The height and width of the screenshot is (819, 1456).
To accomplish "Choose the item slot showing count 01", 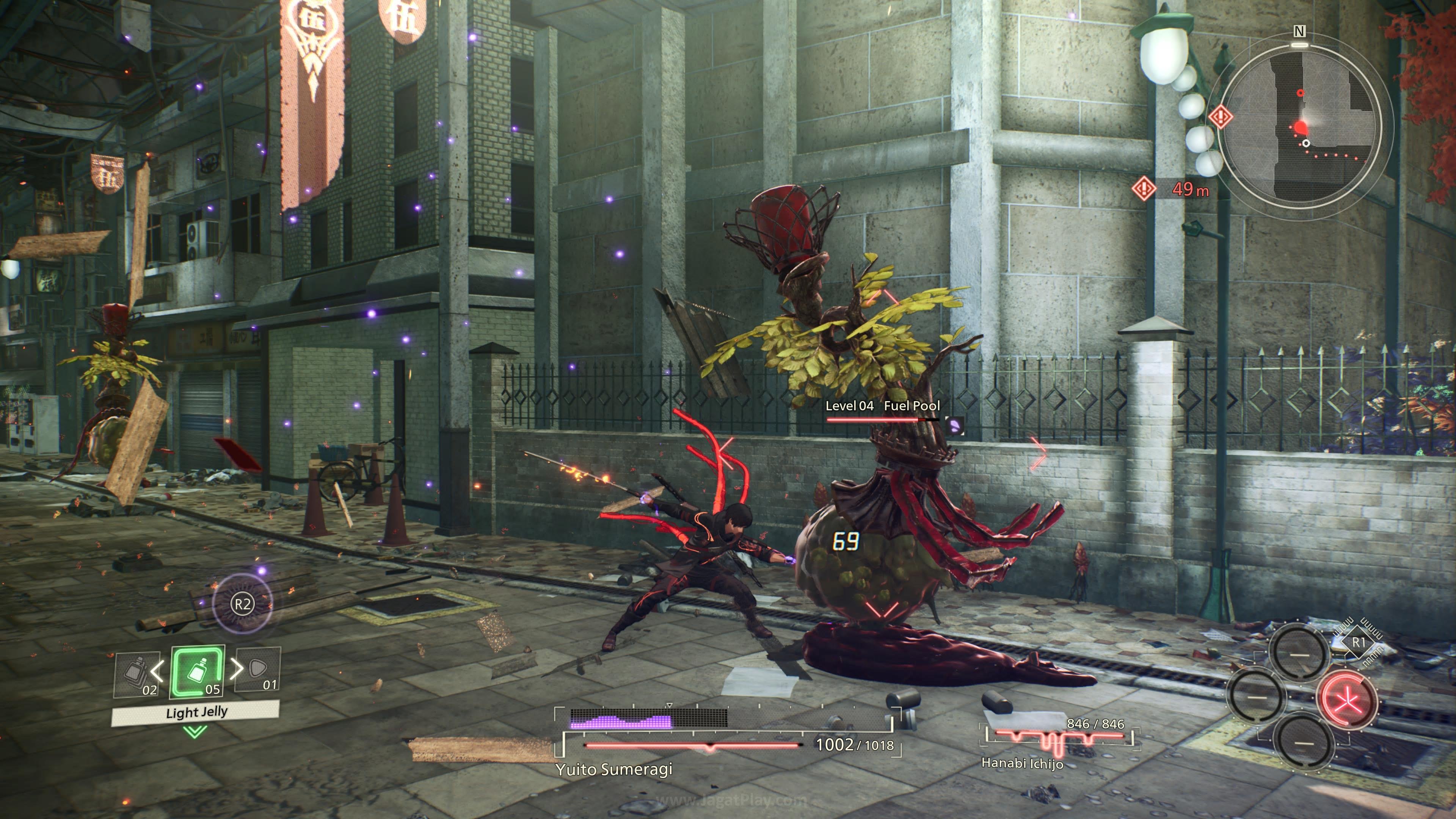I will coord(259,669).
